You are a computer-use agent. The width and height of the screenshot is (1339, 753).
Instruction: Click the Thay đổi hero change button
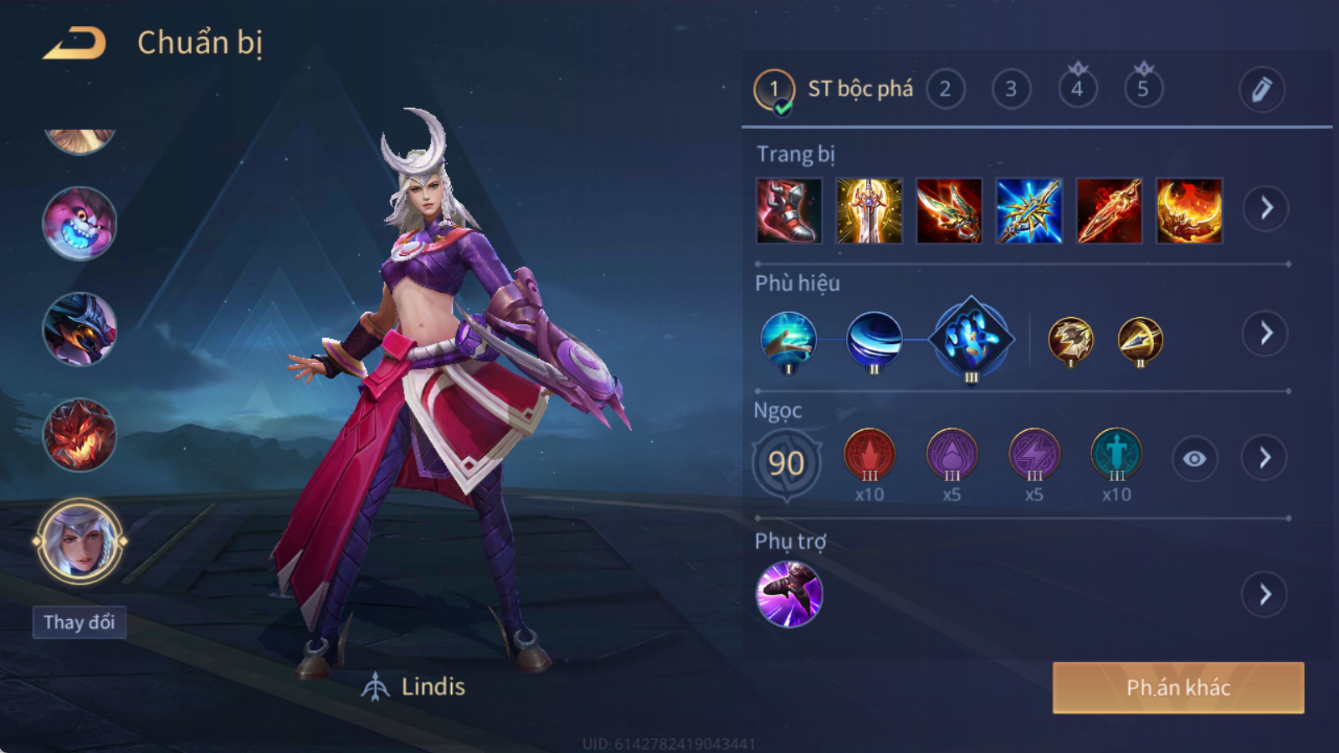[x=79, y=622]
